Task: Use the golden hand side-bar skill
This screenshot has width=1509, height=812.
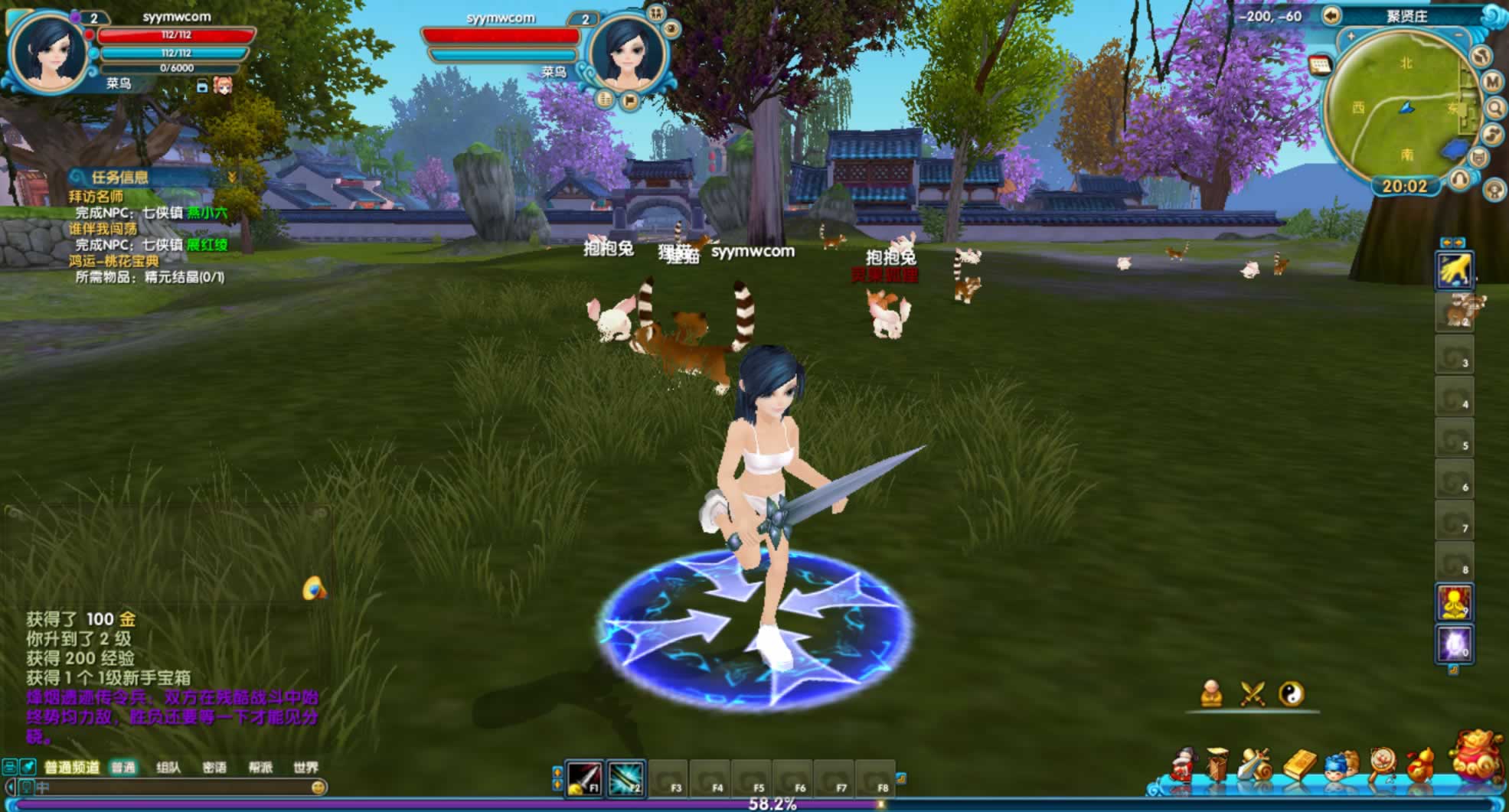Action: 1453,270
